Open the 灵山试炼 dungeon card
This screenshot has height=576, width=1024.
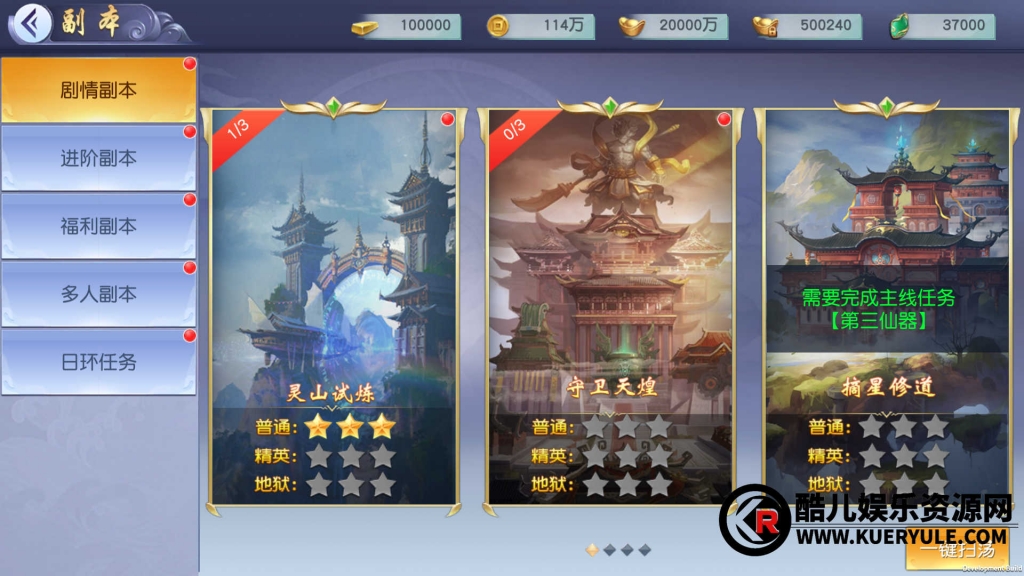tap(333, 300)
